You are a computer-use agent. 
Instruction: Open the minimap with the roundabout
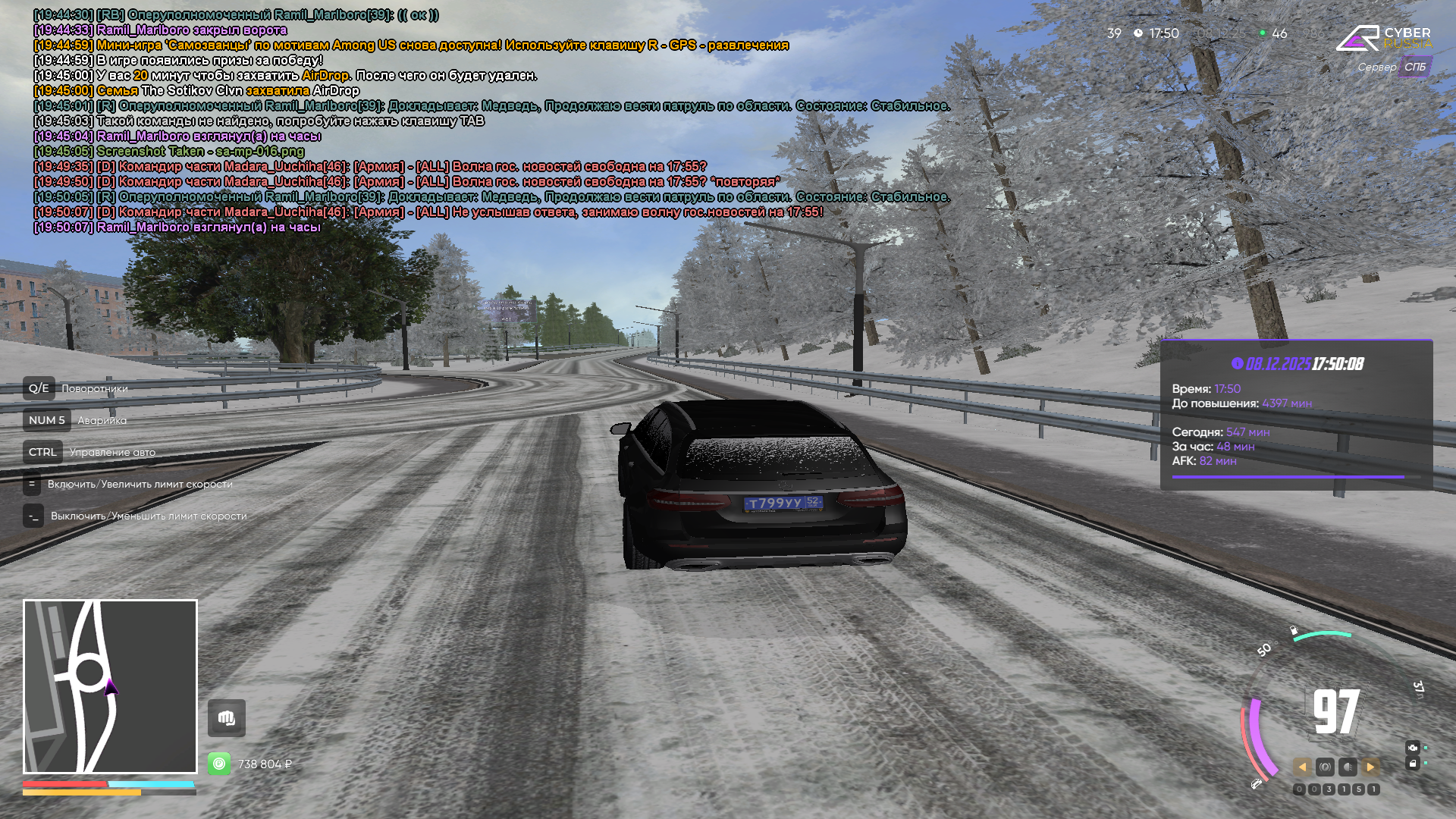[x=110, y=686]
